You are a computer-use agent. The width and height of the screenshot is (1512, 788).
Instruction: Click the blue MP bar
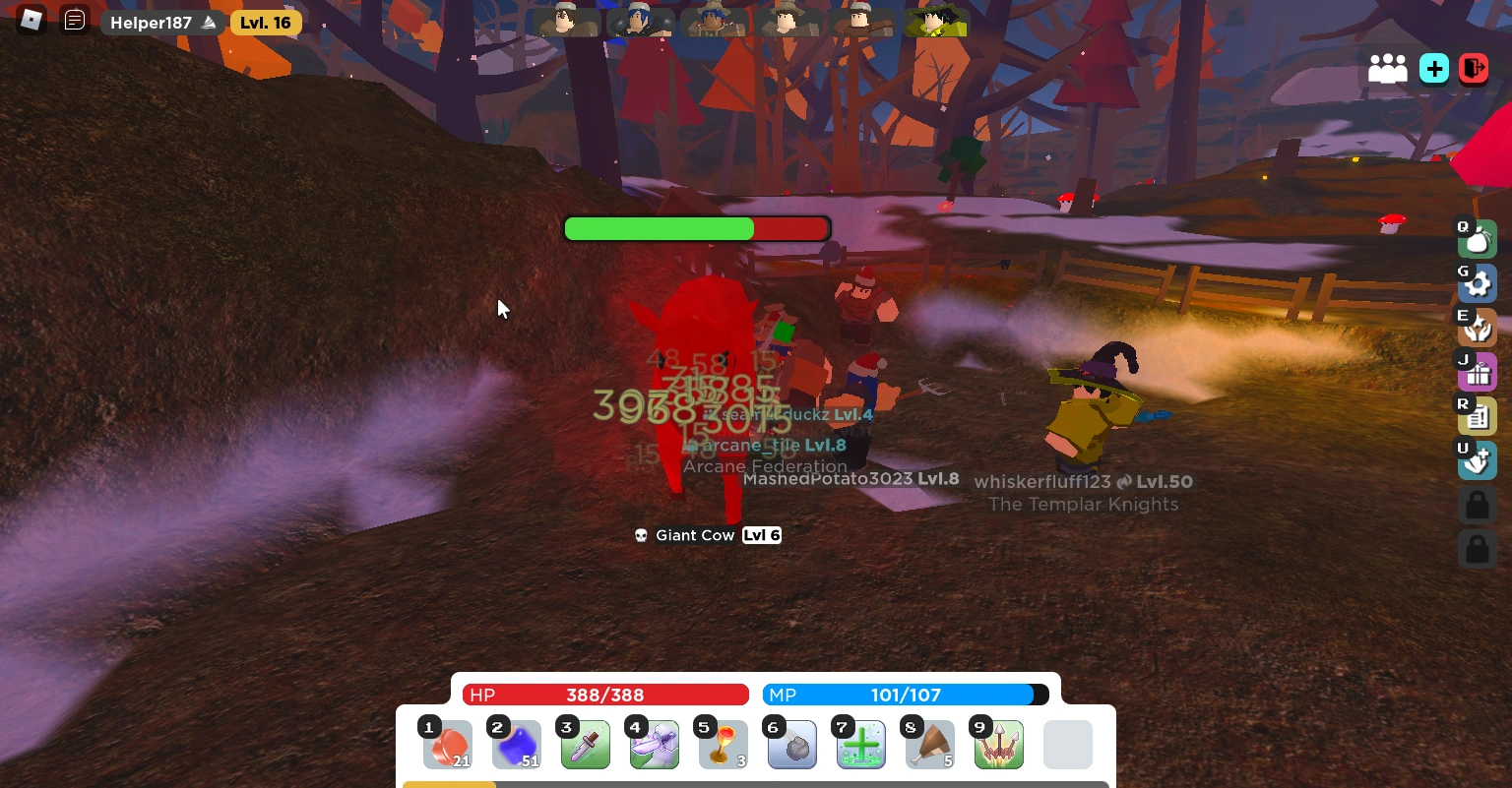906,695
